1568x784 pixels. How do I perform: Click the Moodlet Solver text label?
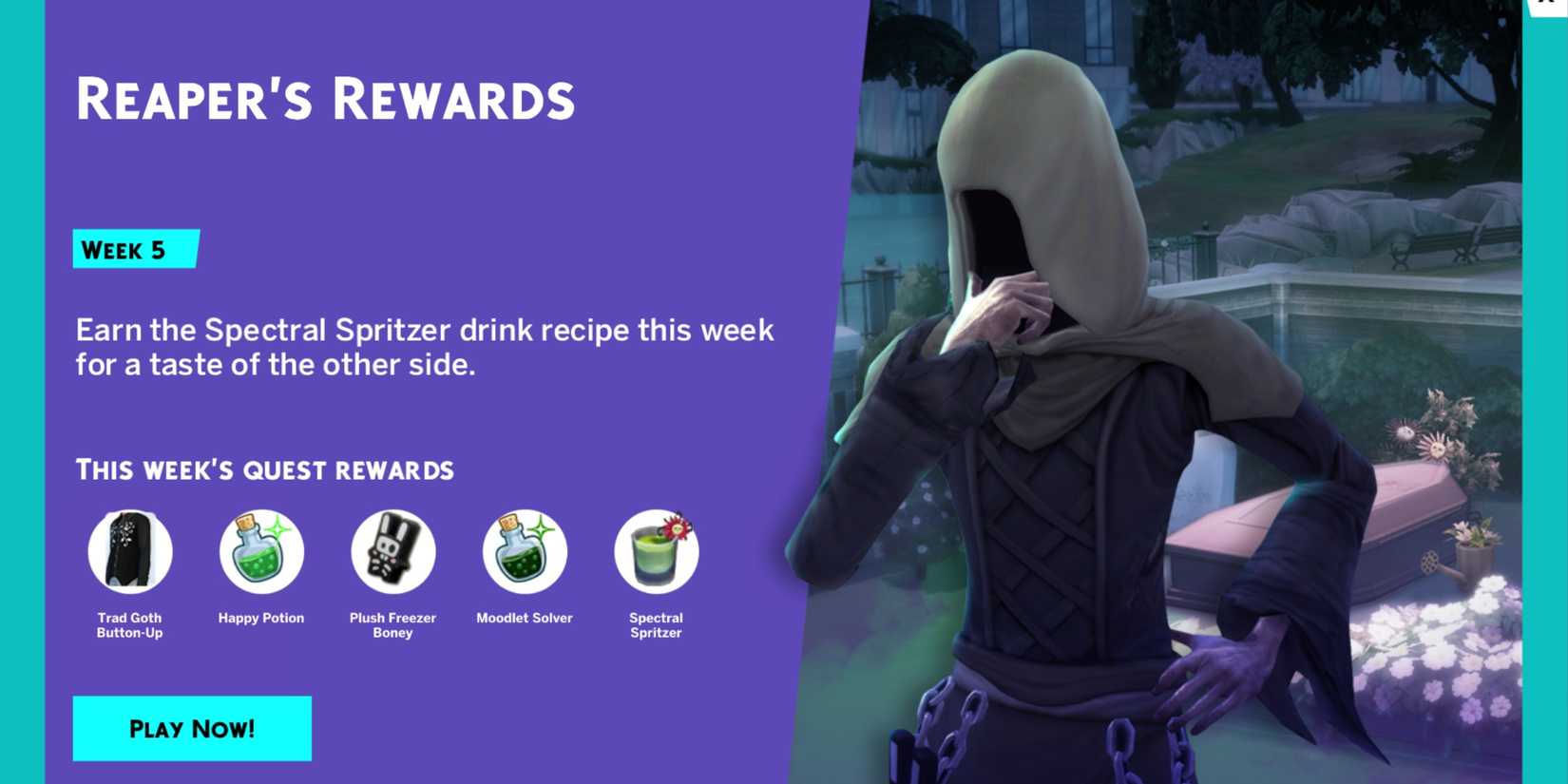click(524, 618)
